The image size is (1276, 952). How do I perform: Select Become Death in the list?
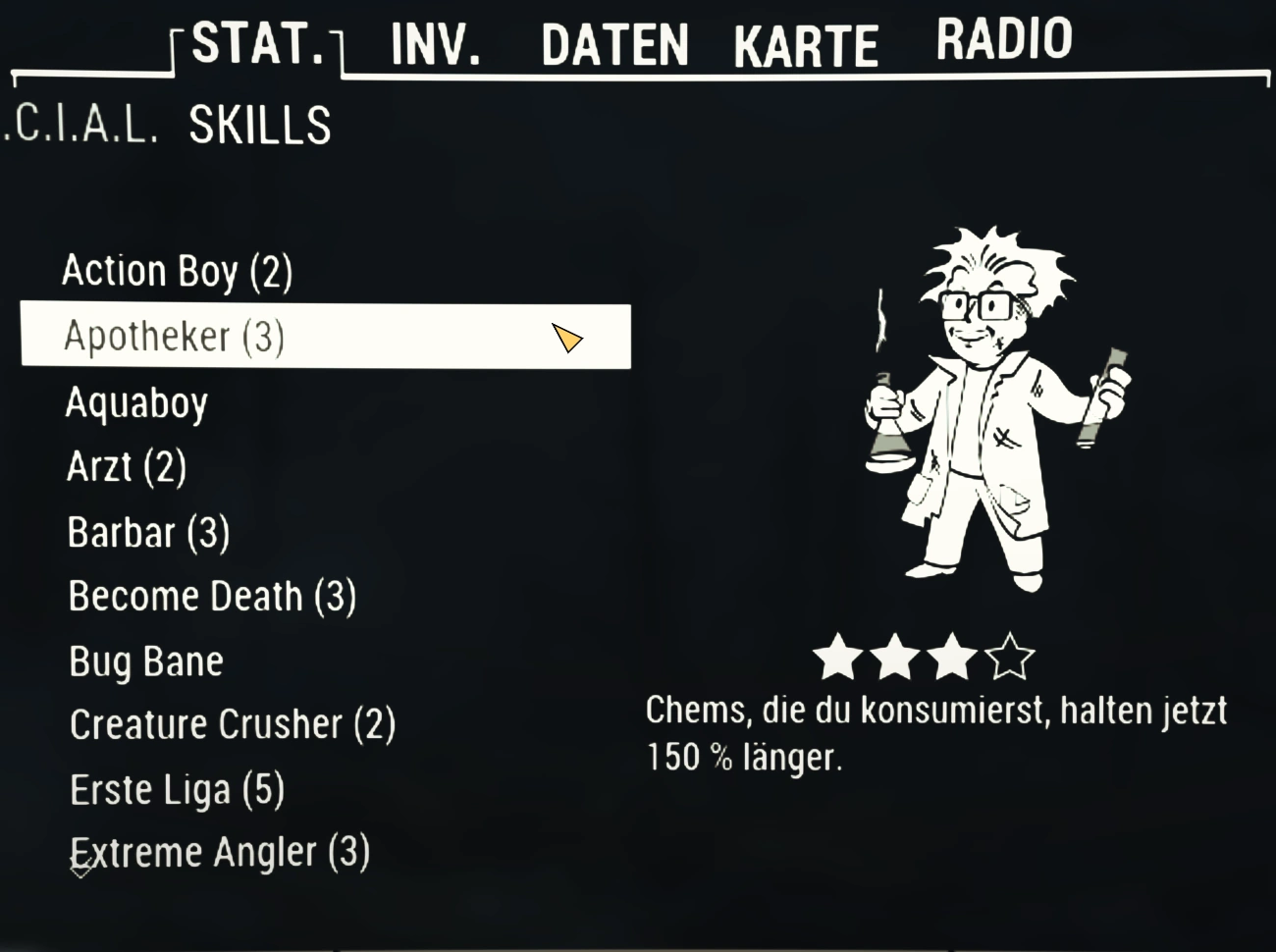click(x=212, y=597)
